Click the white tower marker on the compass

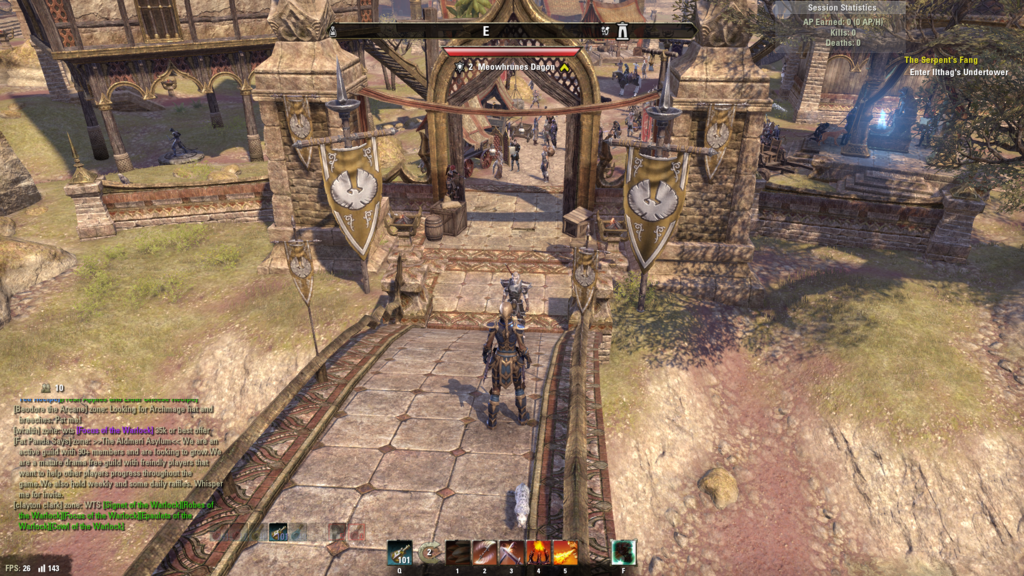point(622,31)
